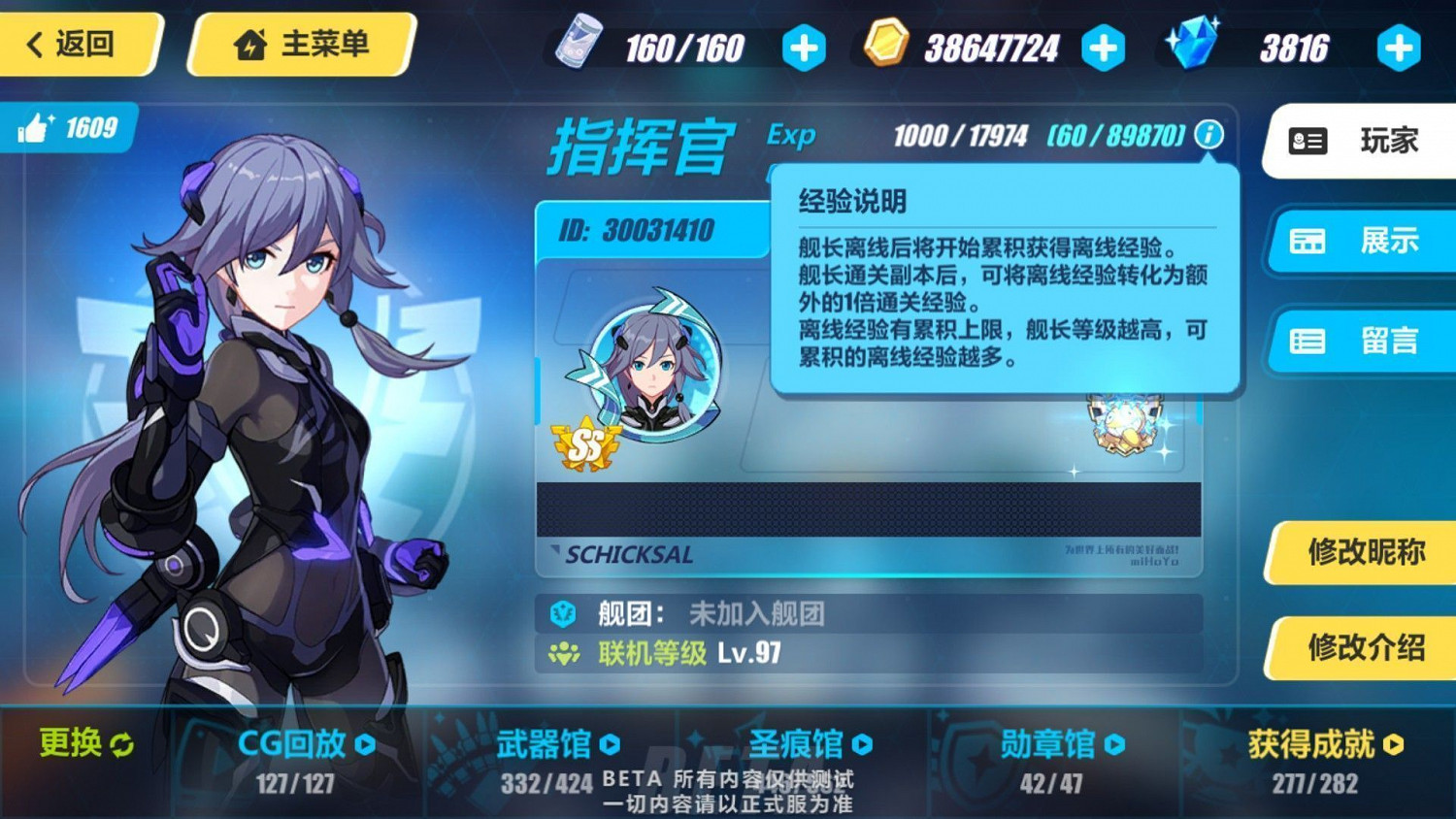
Task: Open the Exp info tooltip icon
Action: tap(1208, 136)
